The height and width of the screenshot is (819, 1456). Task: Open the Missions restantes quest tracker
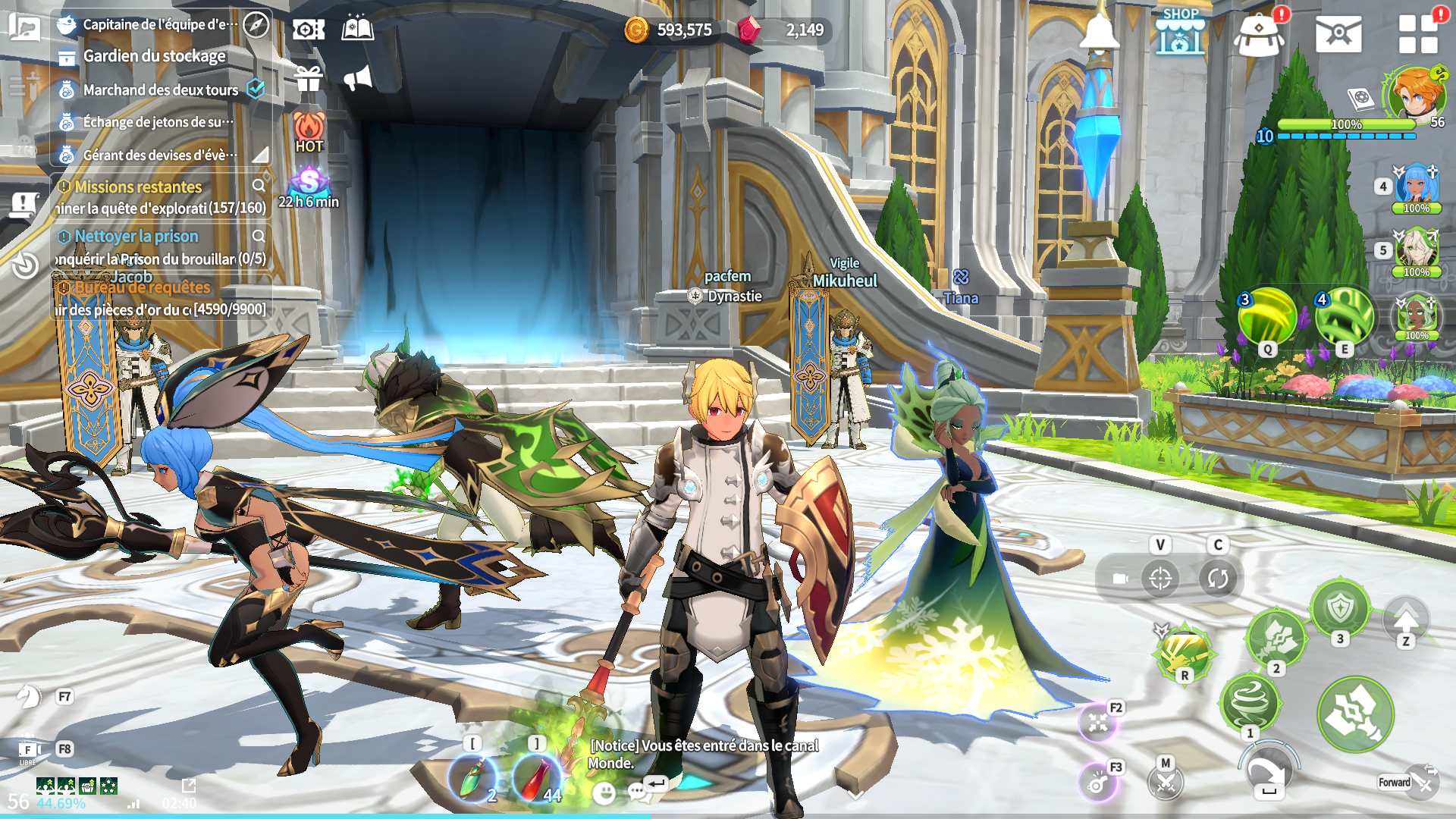(x=138, y=187)
